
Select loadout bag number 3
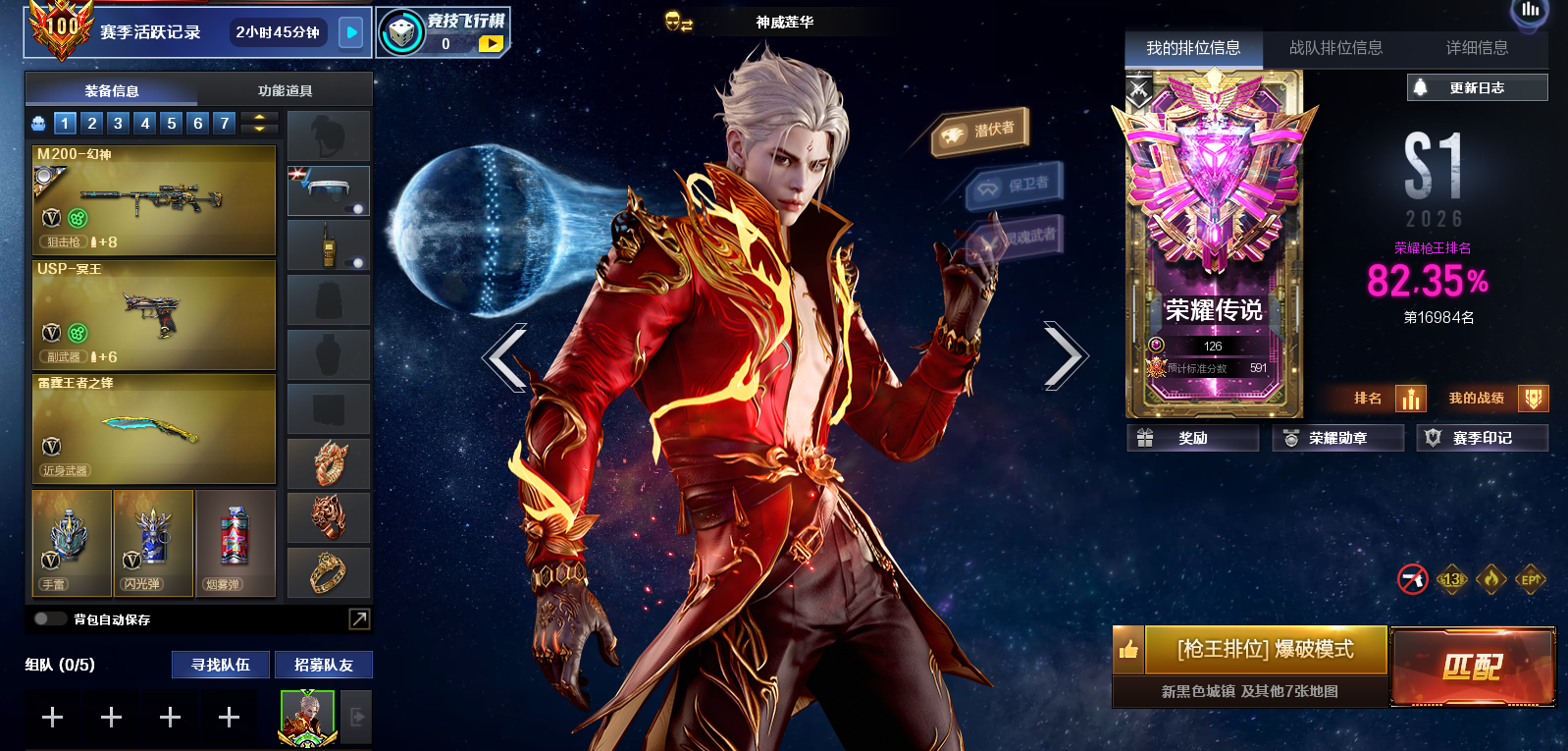(x=118, y=123)
